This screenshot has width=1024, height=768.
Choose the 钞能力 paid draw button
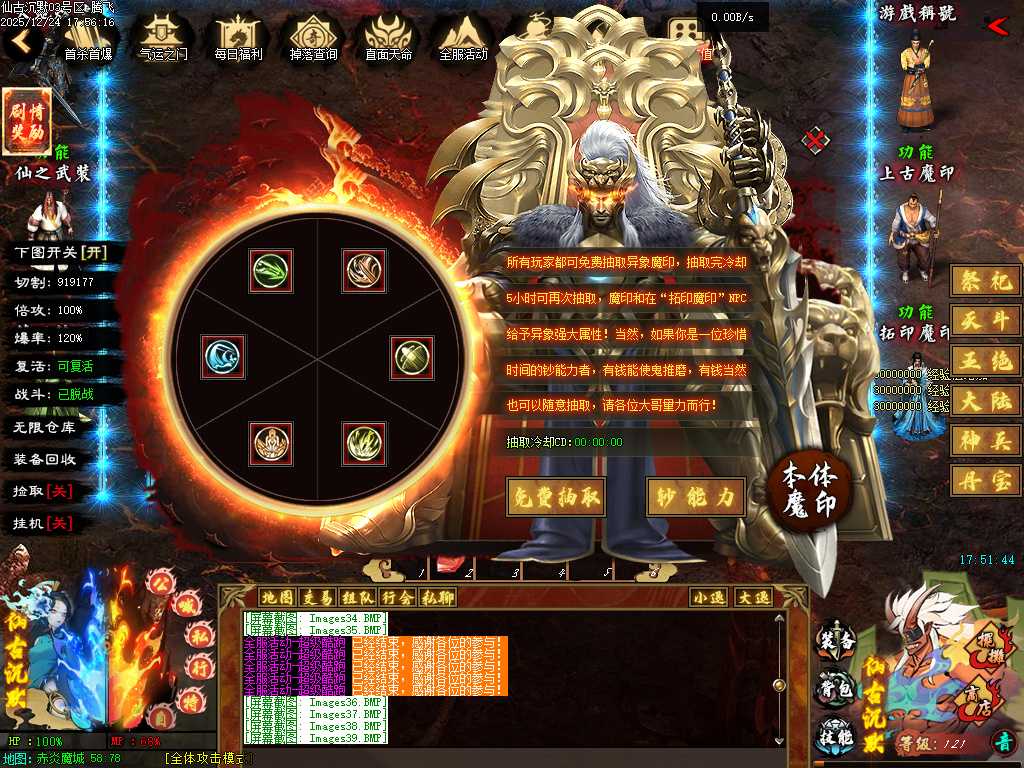point(696,496)
